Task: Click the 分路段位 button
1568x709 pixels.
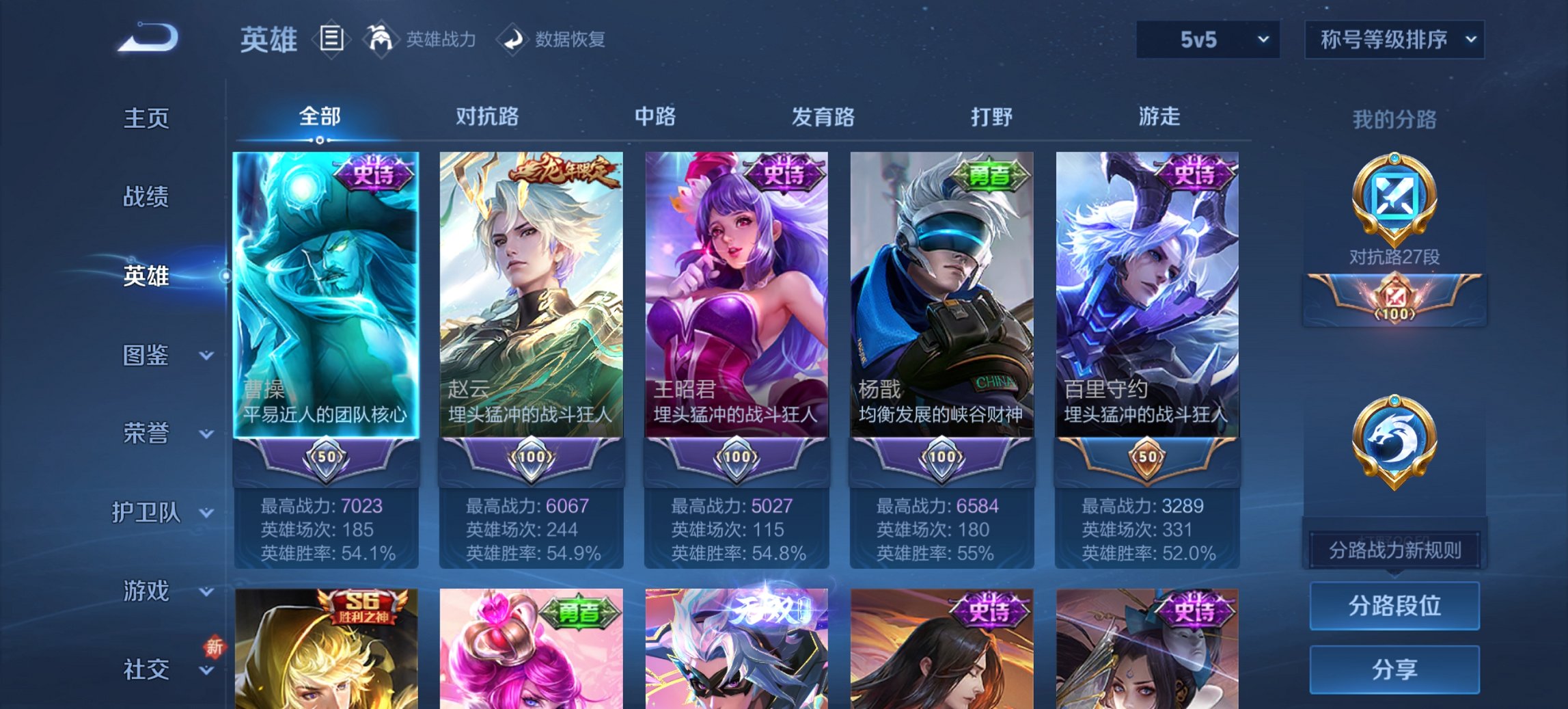Action: click(x=1394, y=606)
